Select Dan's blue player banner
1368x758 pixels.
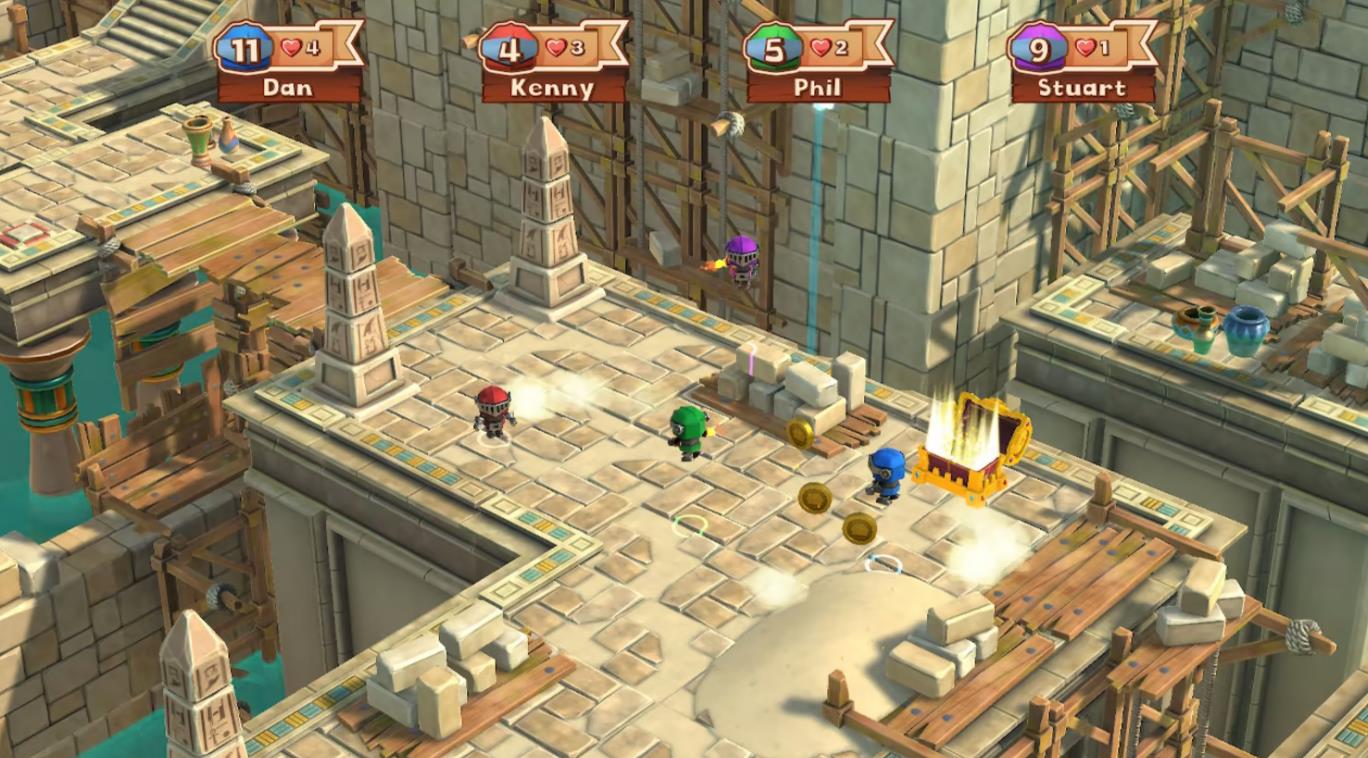288,62
